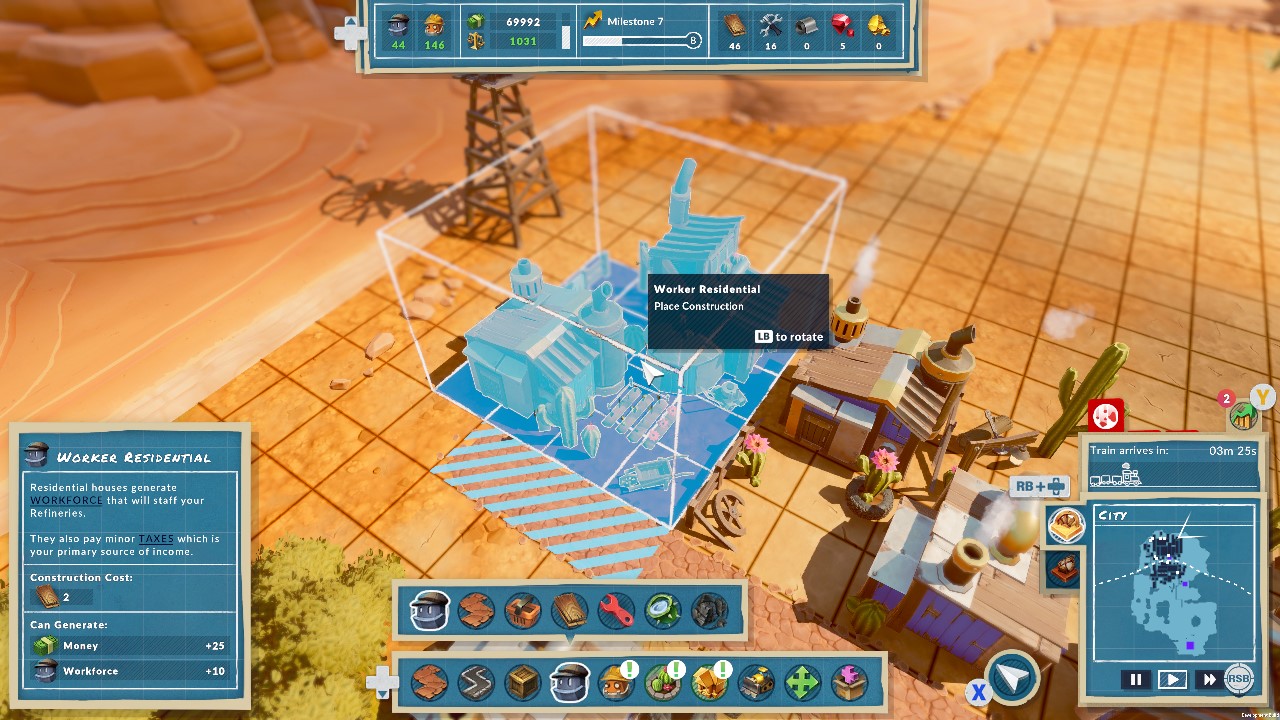Pick the worker house in upper build row
The width and height of the screenshot is (1280, 720).
pyautogui.click(x=430, y=610)
